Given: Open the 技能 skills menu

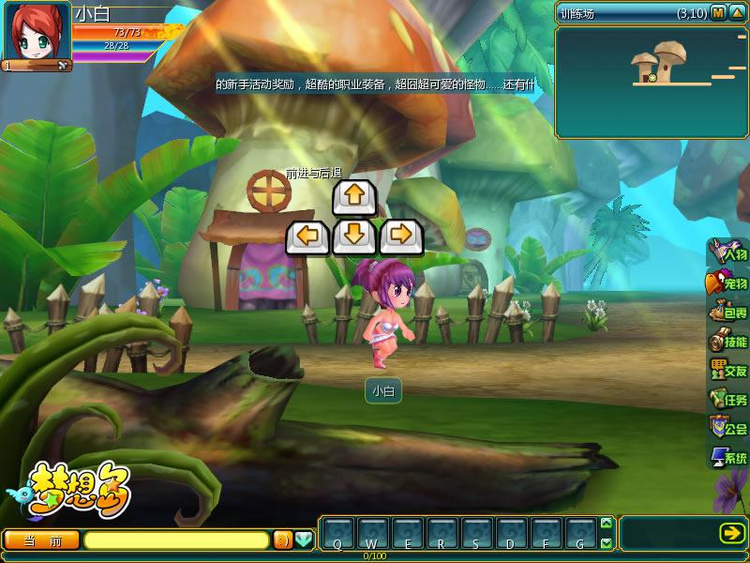Looking at the screenshot, I should (728, 341).
